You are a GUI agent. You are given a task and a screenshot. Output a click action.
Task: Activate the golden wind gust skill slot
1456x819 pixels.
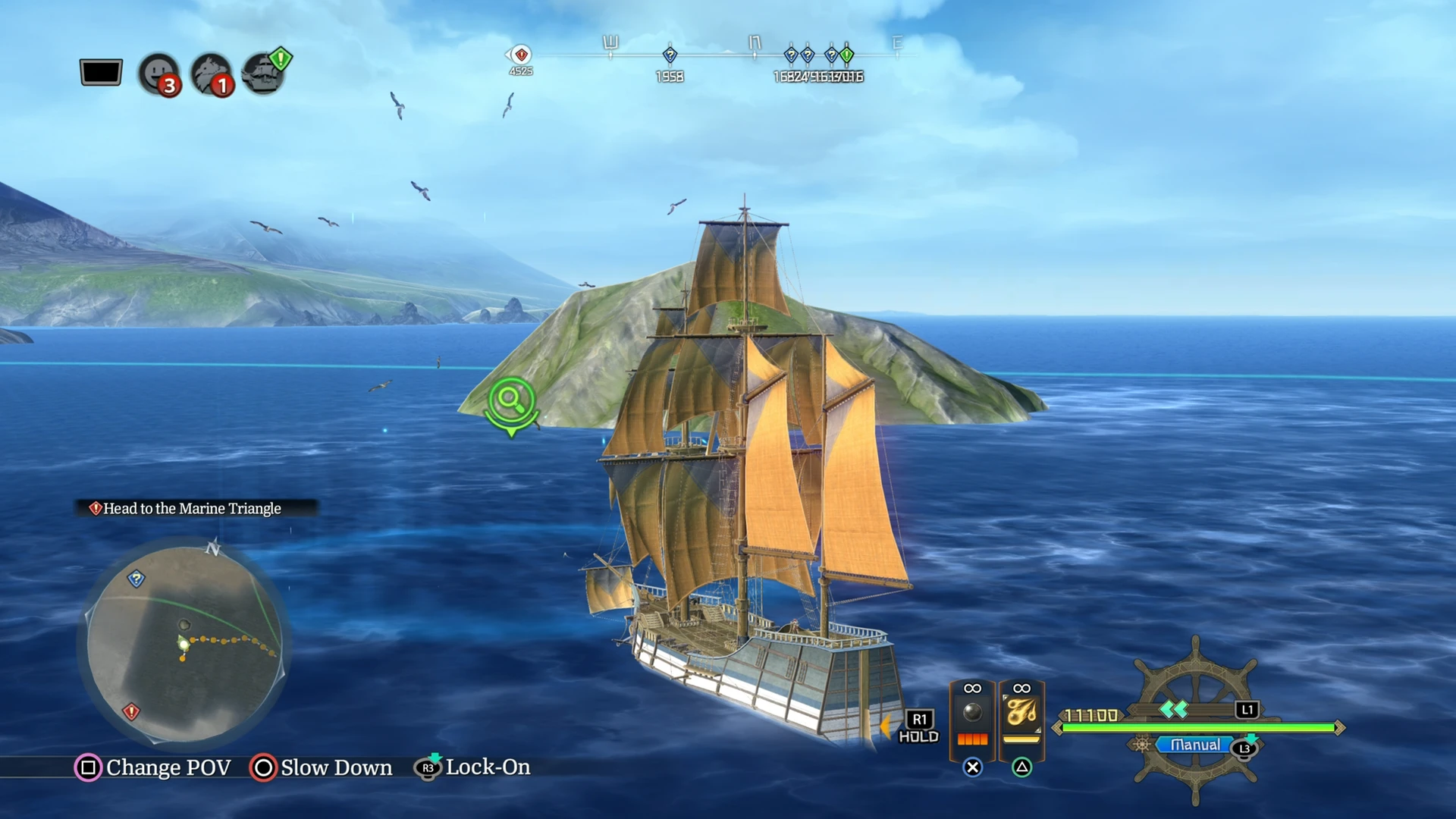pos(1021,715)
